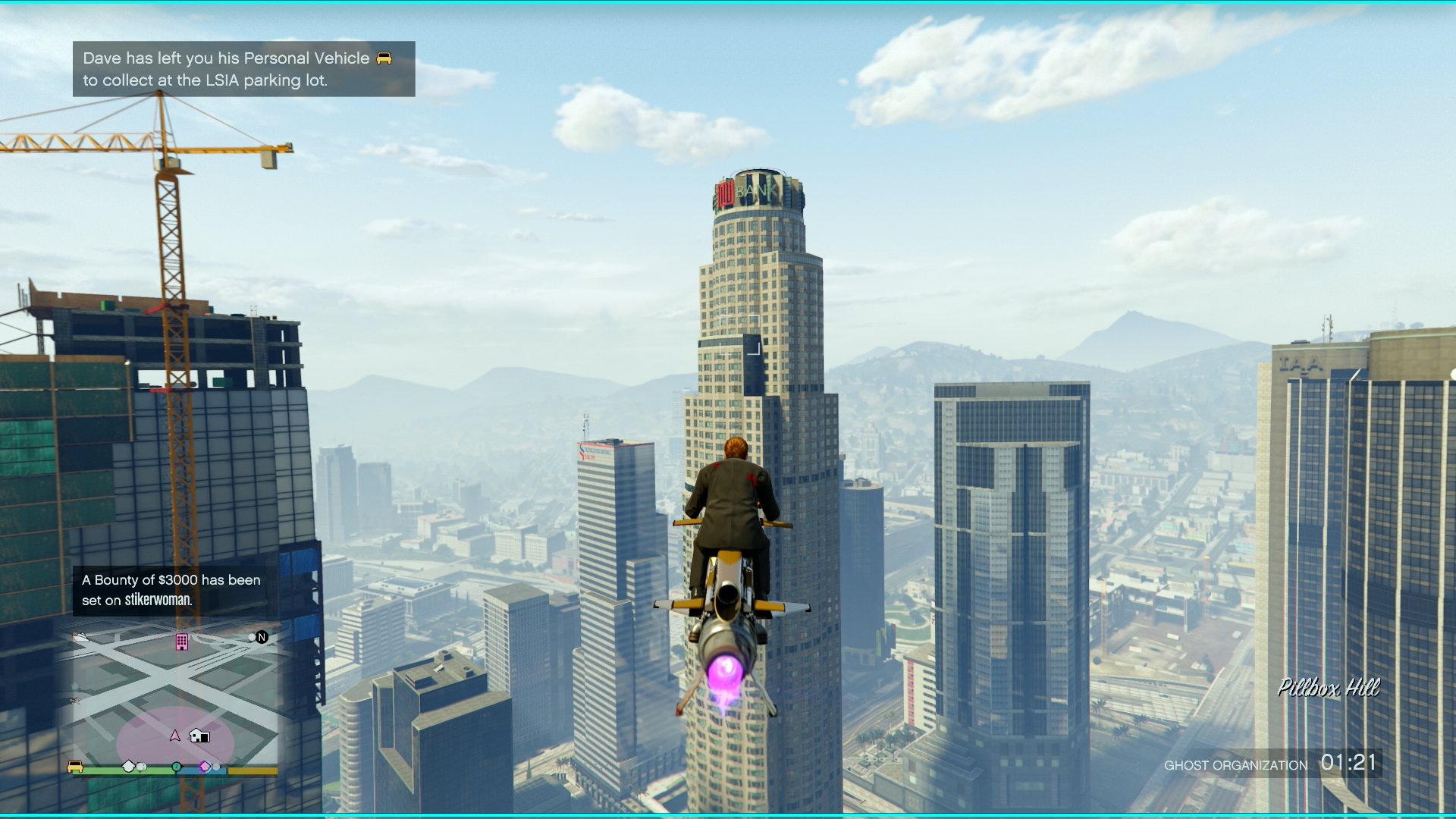Toggle the gray teammate dot next to the pink diamond
The height and width of the screenshot is (819, 1456).
(216, 768)
